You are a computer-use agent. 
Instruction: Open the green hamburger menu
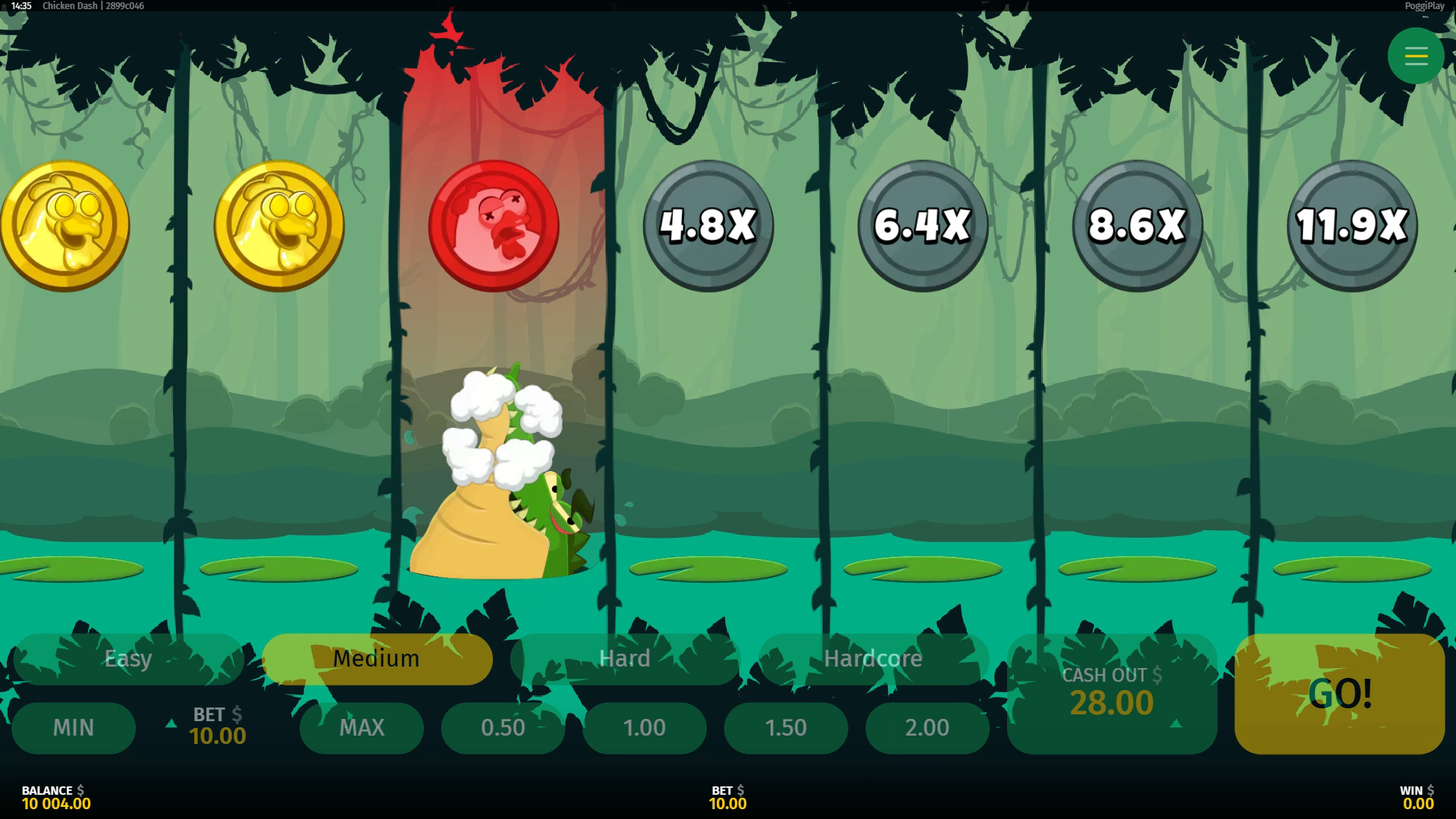[1416, 56]
